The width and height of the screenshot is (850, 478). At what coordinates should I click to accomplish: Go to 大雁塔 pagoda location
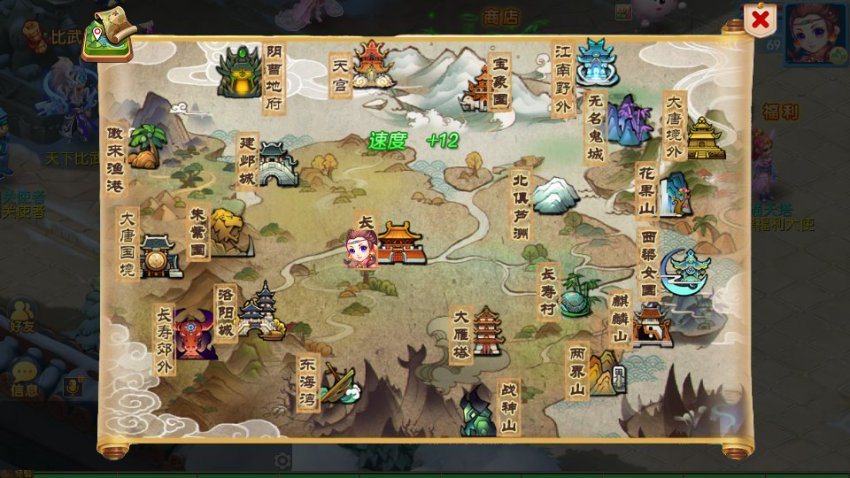[x=488, y=331]
